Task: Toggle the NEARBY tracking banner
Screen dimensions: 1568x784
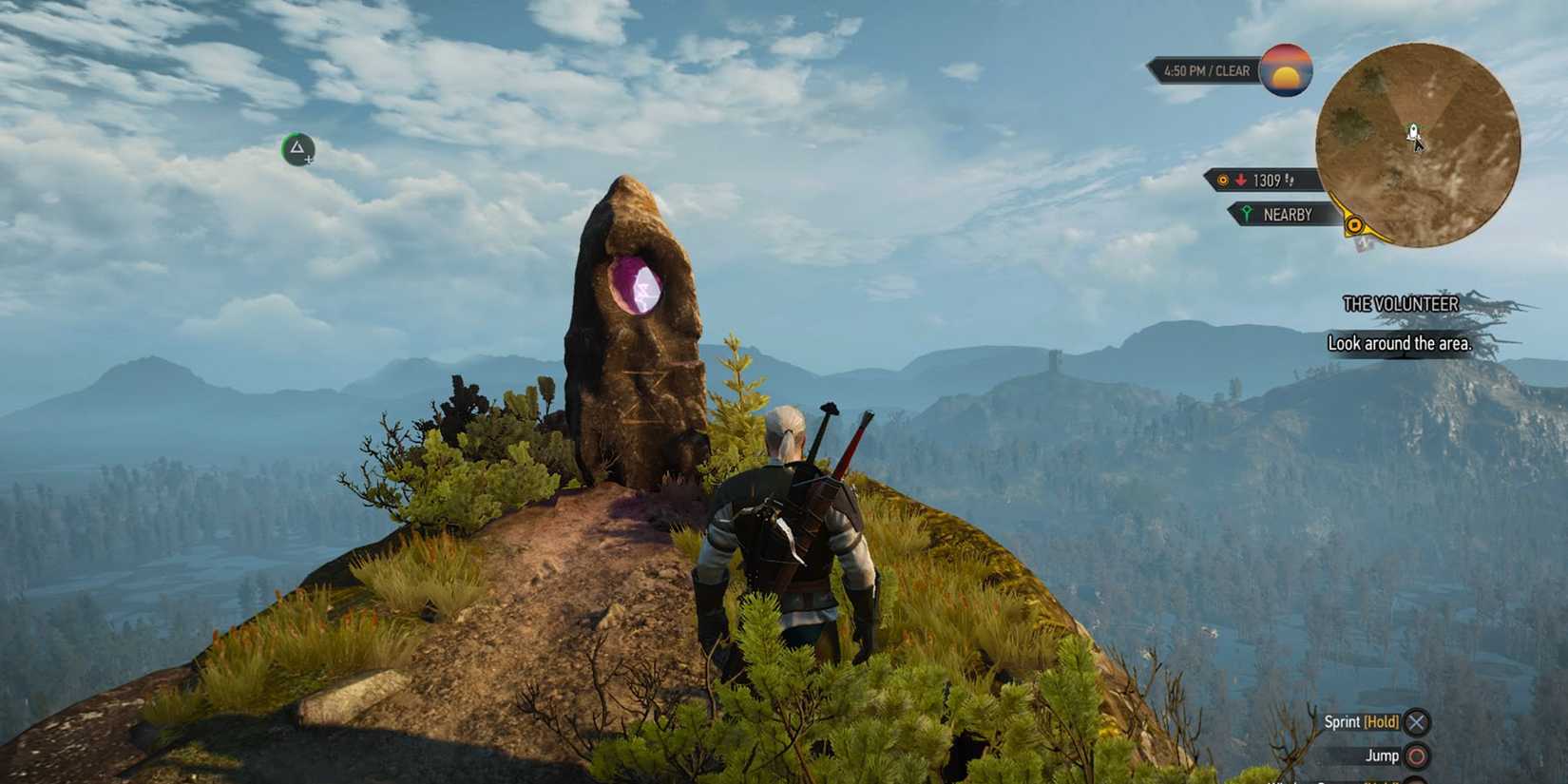Action: pos(1278,214)
